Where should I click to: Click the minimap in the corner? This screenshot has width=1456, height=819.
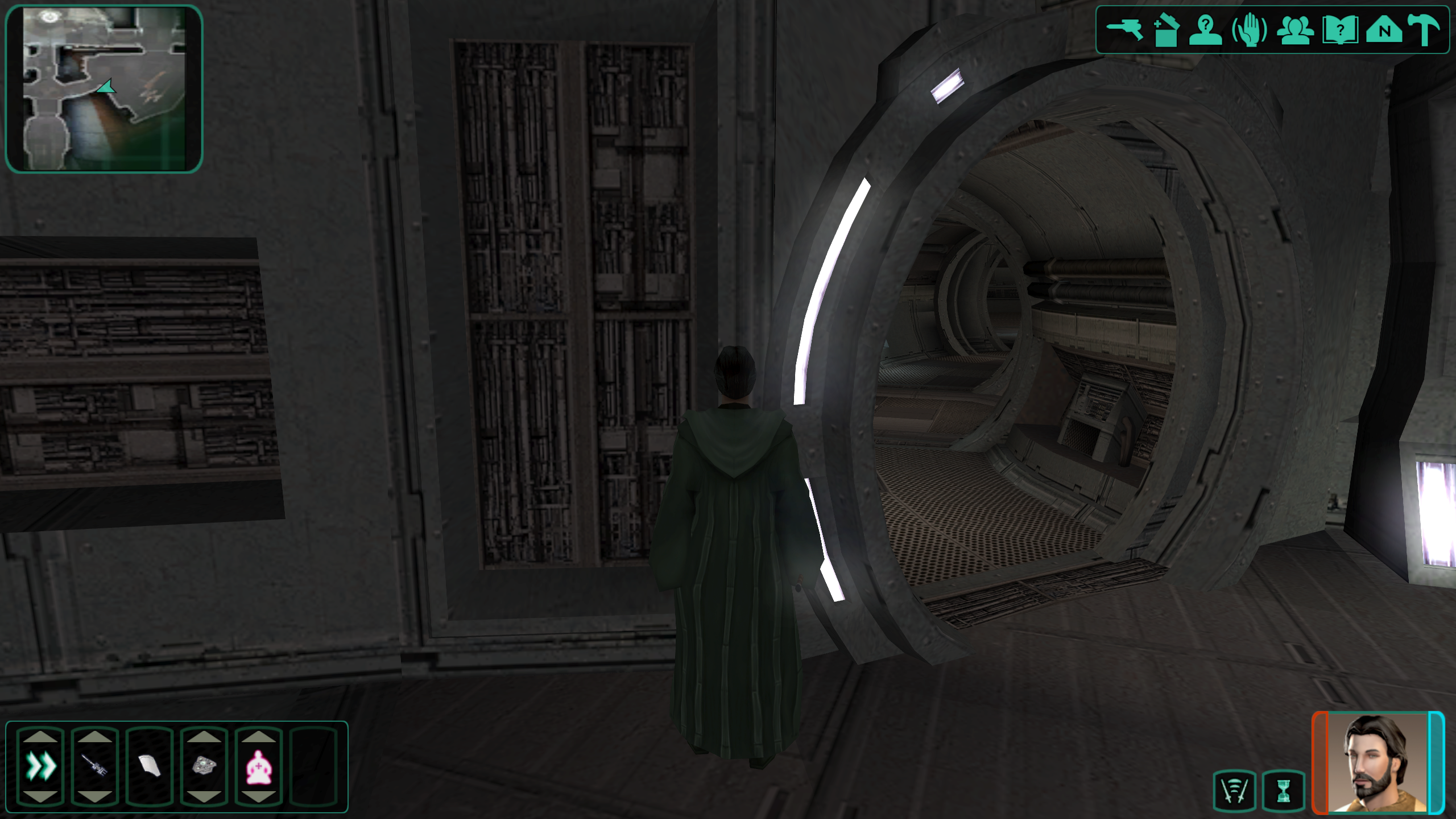coord(104,88)
